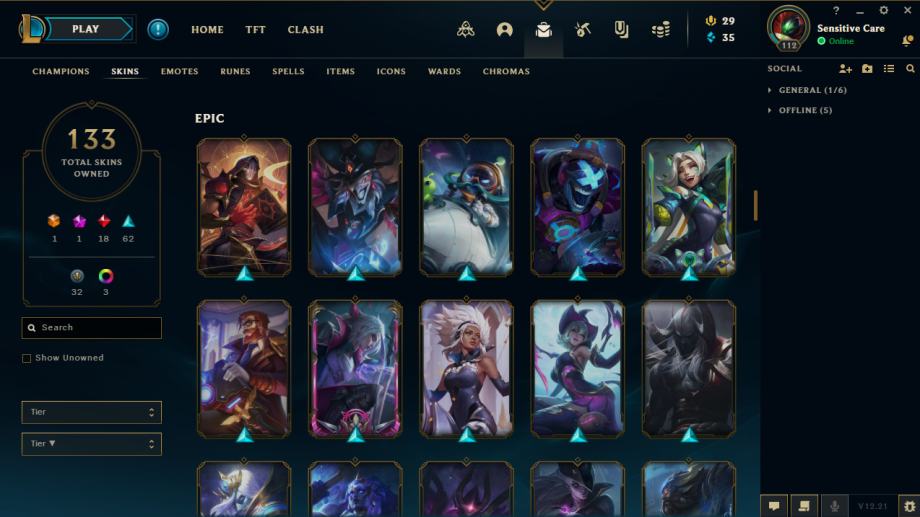View the Wards tab
Image resolution: width=920 pixels, height=517 pixels.
pos(444,72)
